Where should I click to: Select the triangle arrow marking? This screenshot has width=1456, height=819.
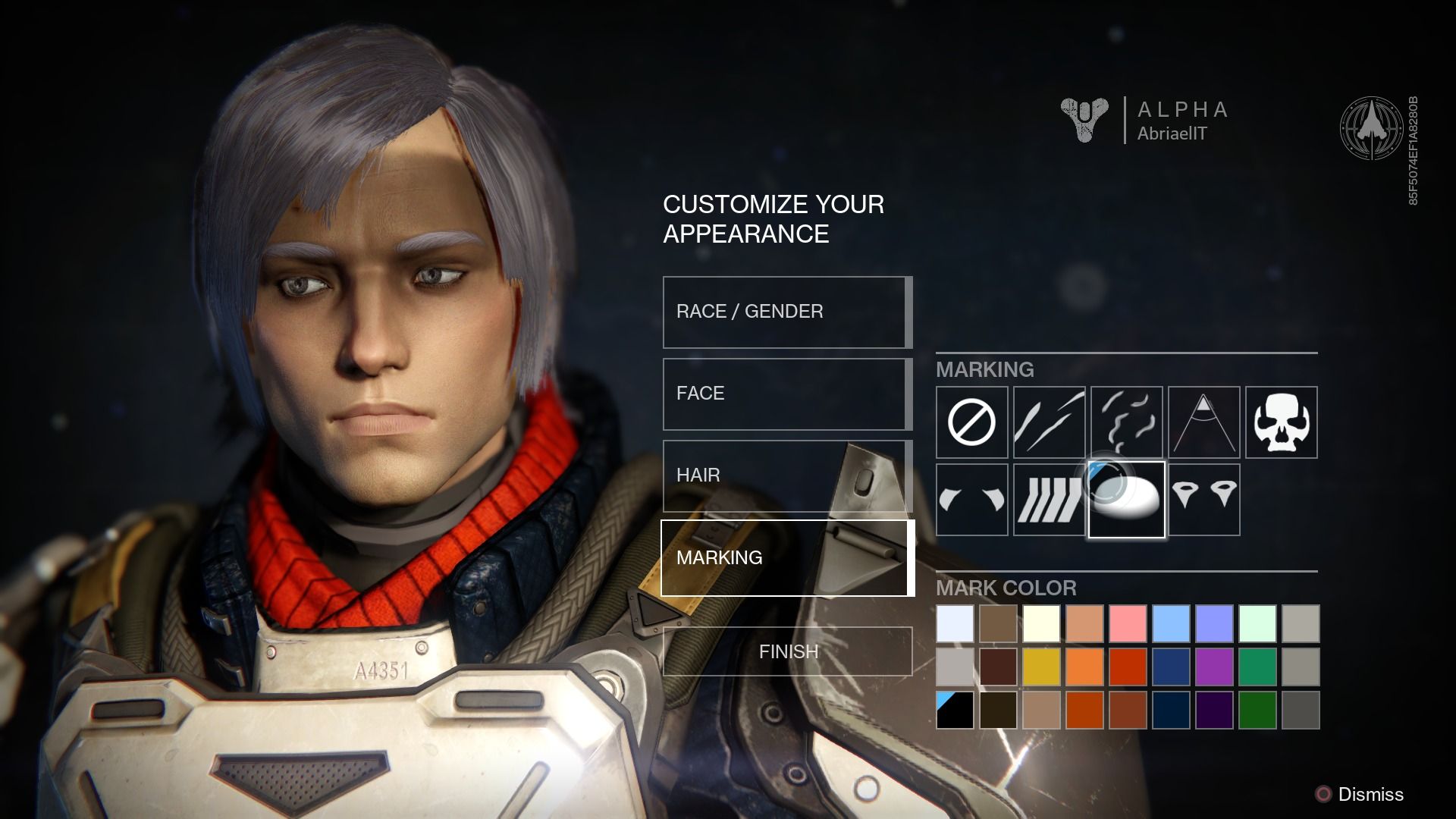tap(1205, 423)
